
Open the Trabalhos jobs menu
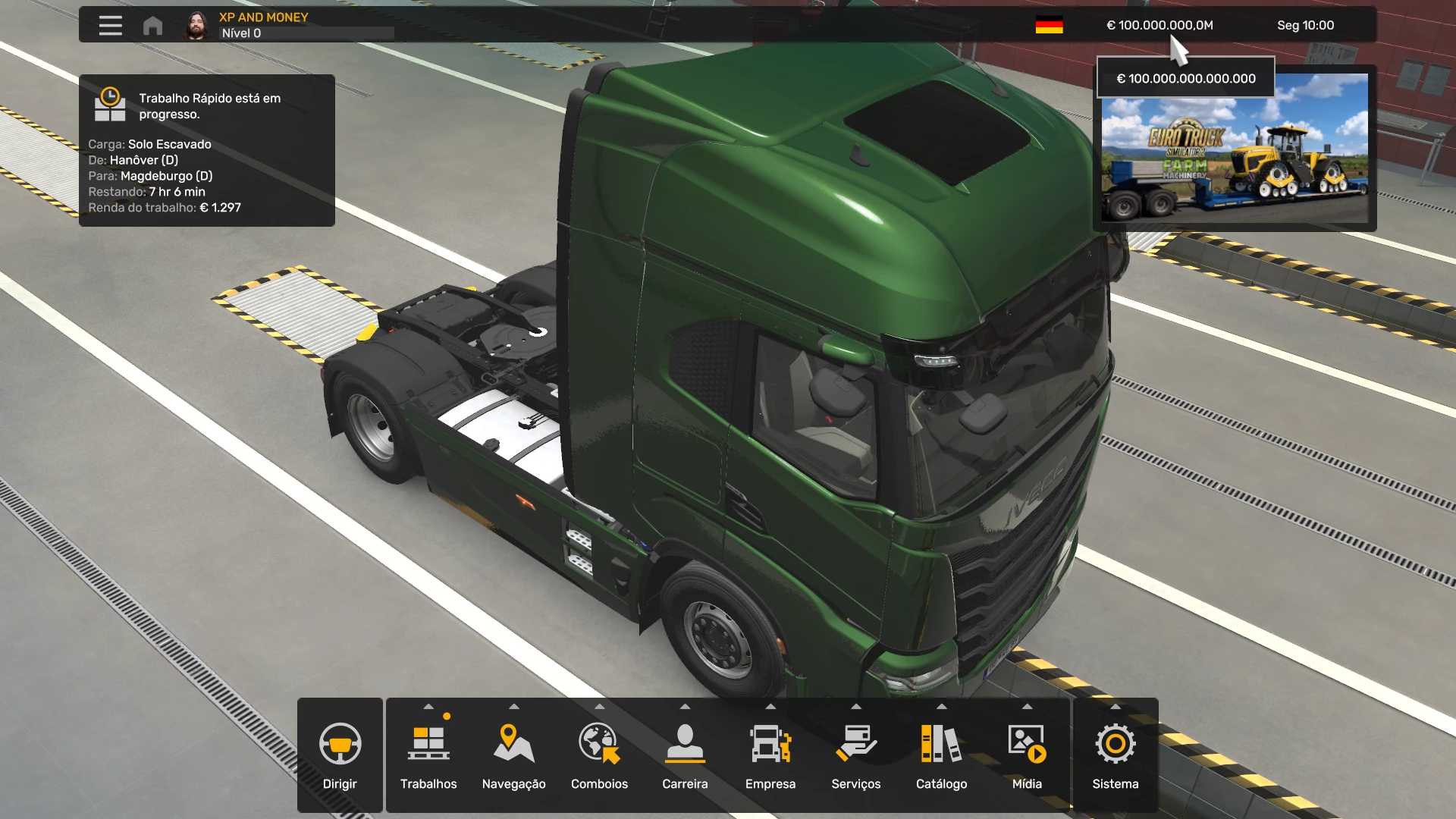[x=428, y=755]
